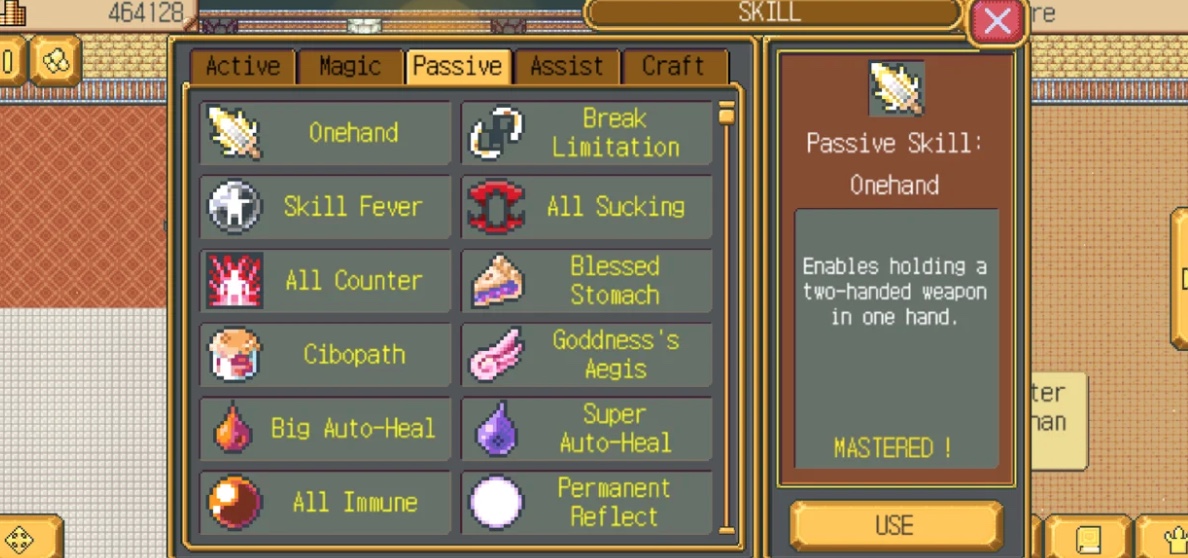Screen dimensions: 1188x558
Task: Select the Skill Fever skill
Action: 325,207
